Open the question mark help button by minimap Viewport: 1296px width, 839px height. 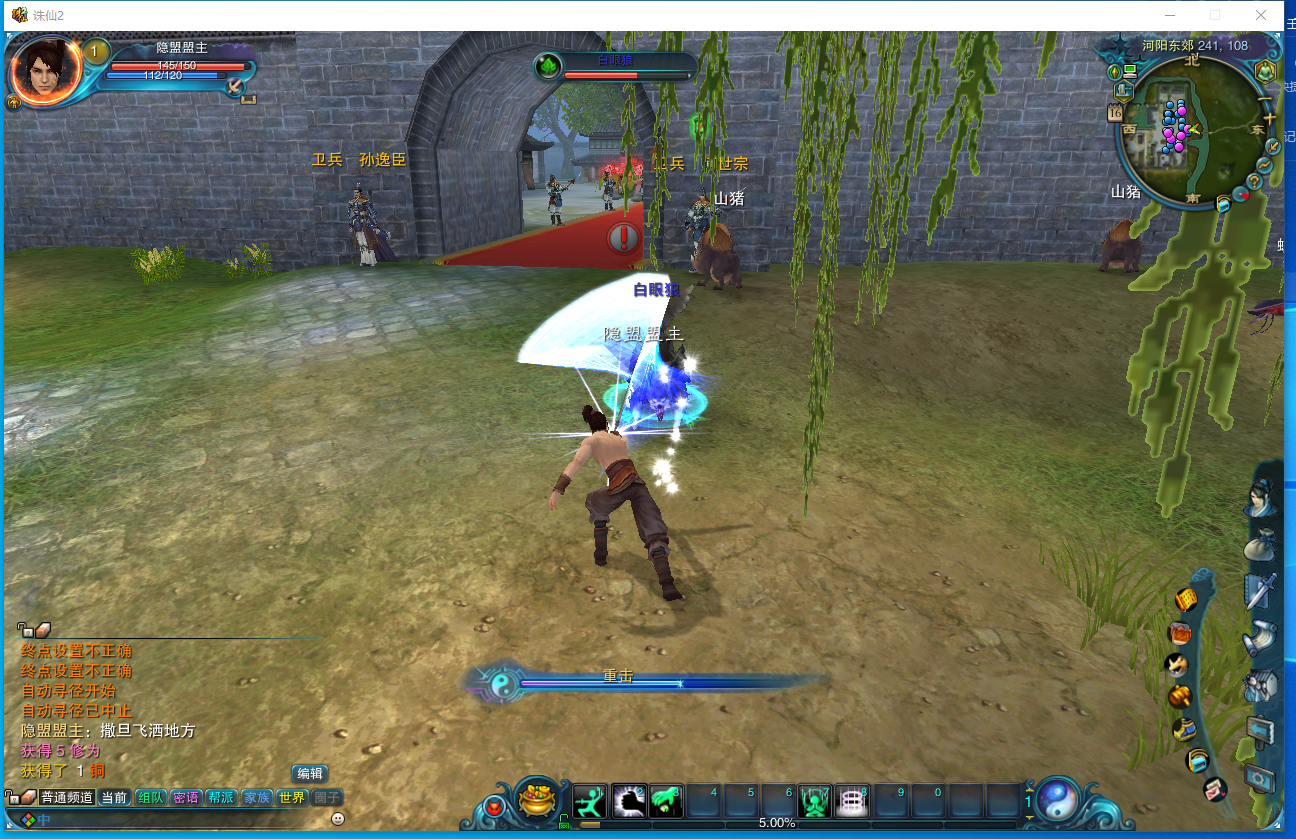pyautogui.click(x=1254, y=181)
